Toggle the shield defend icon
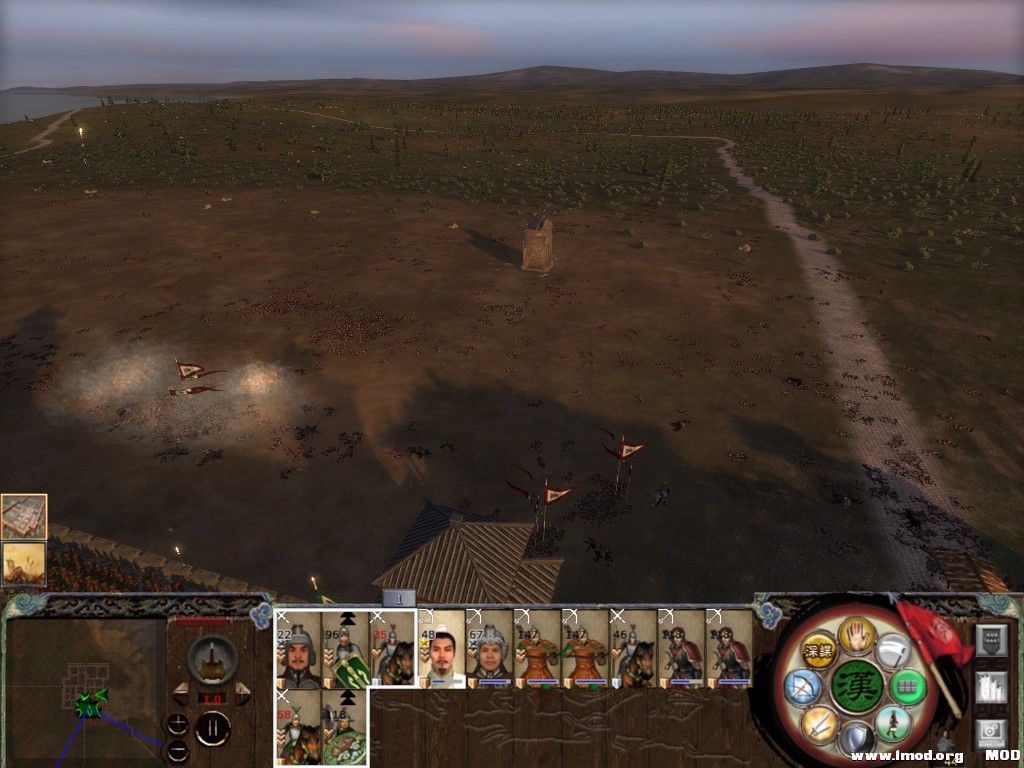 pos(856,740)
